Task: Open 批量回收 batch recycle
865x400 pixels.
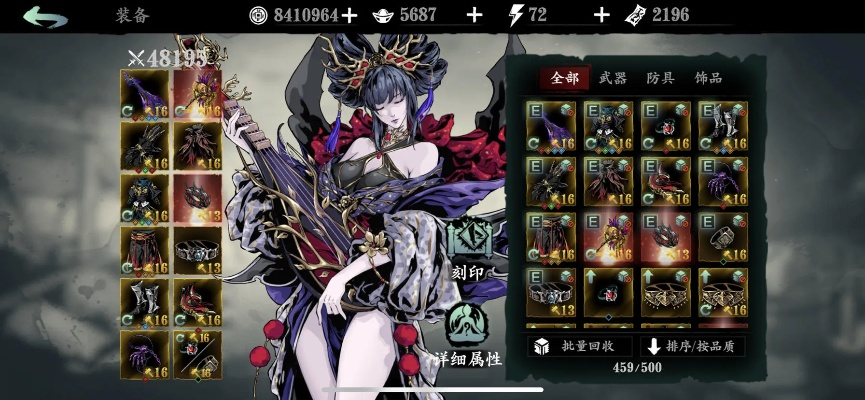Action: click(x=580, y=346)
